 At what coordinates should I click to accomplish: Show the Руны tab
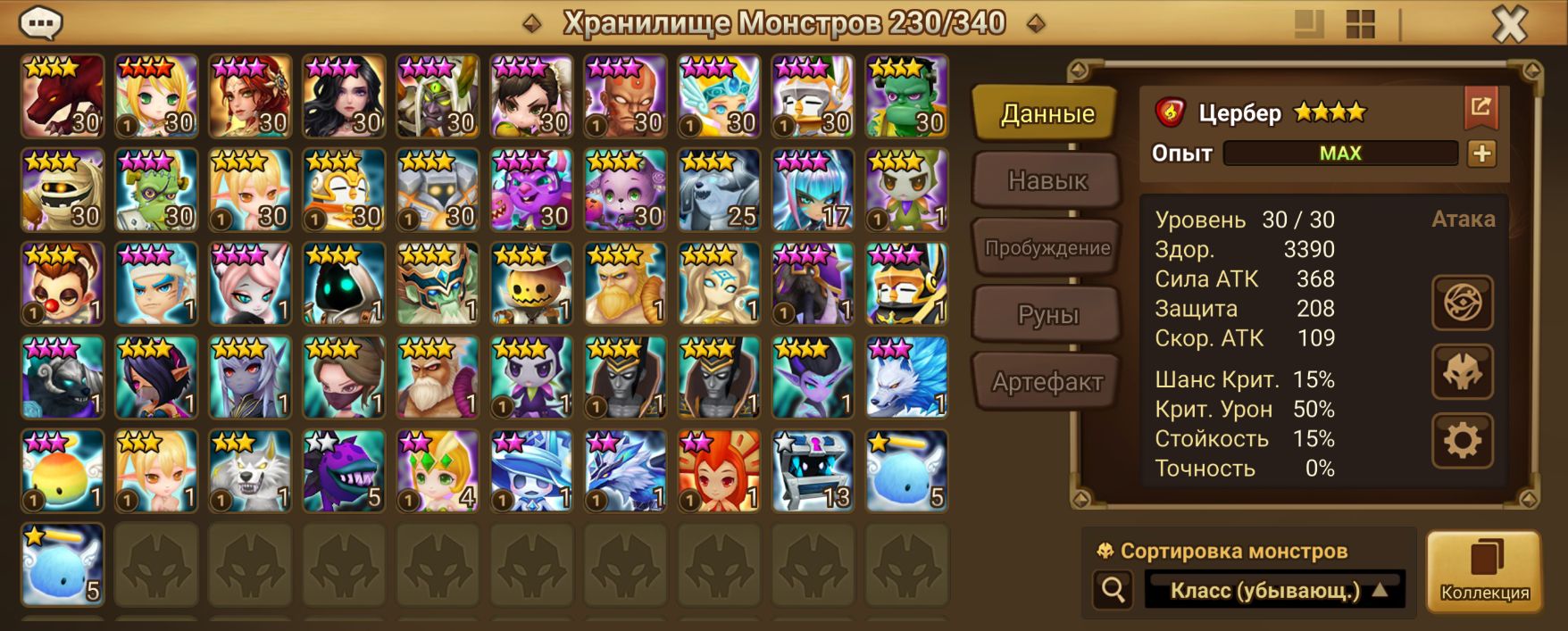pos(1047,315)
